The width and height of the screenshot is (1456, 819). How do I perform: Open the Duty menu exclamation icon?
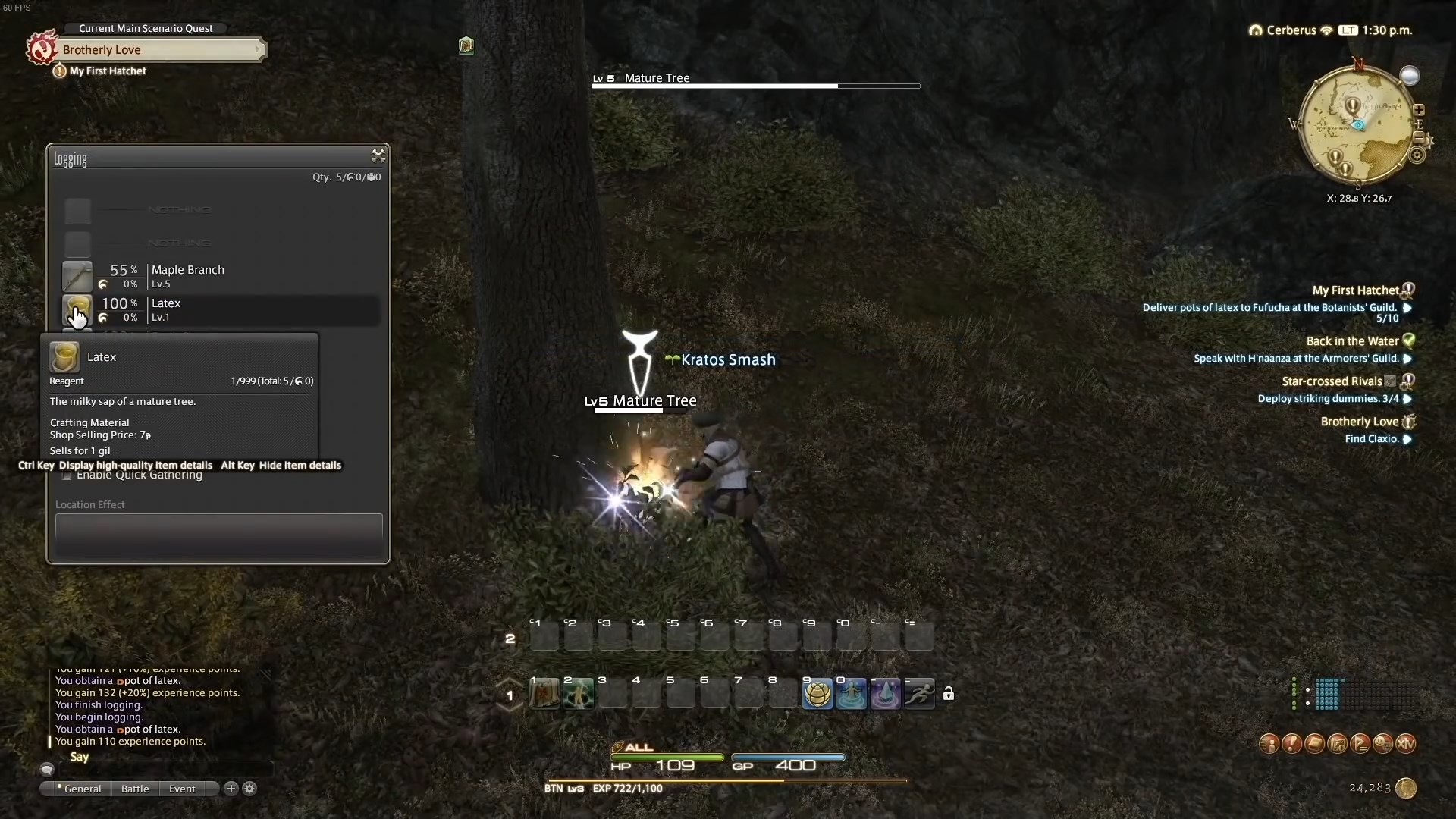(1292, 744)
